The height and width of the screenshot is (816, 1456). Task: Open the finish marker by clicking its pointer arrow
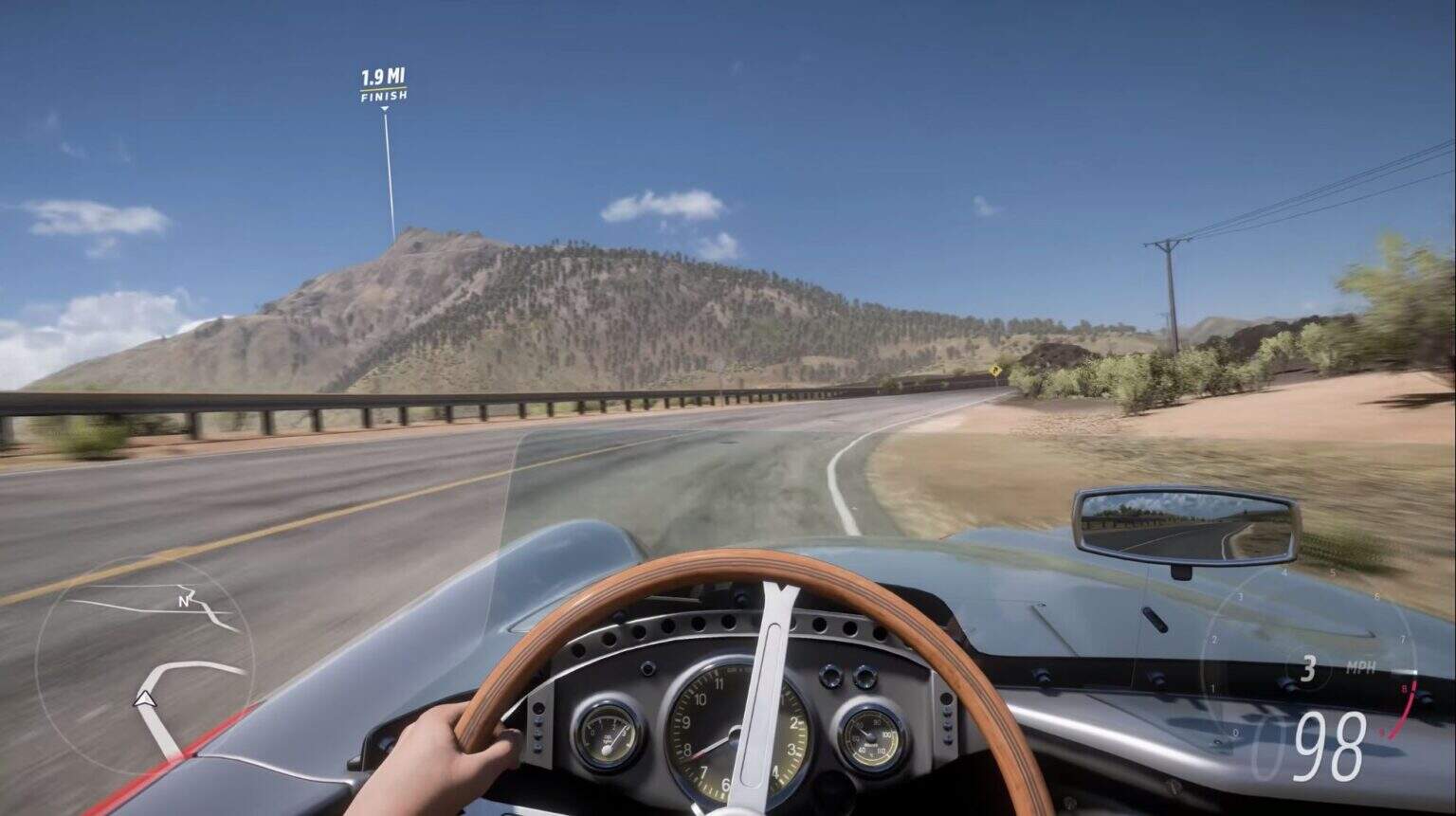click(385, 108)
